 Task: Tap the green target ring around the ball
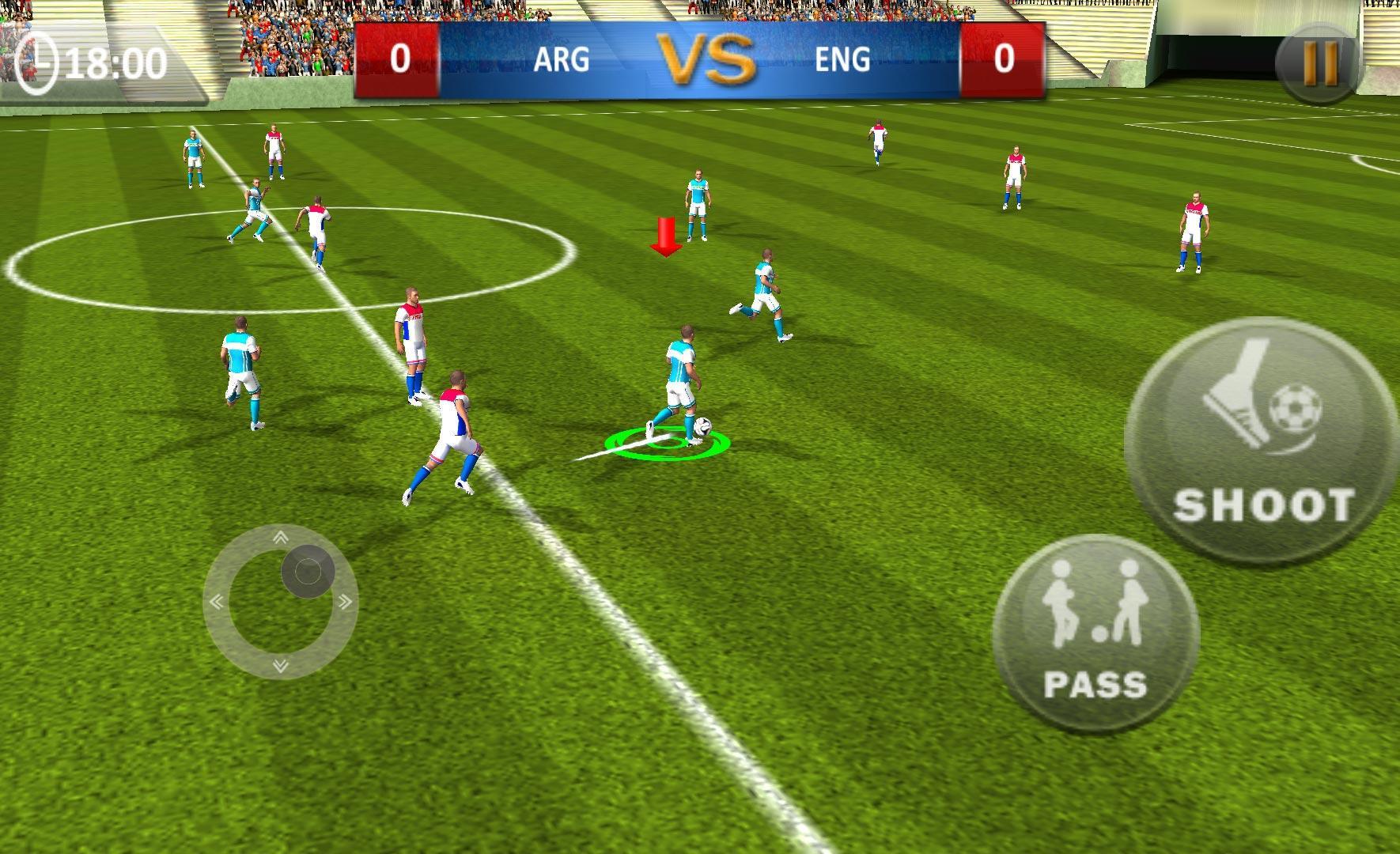[667, 444]
